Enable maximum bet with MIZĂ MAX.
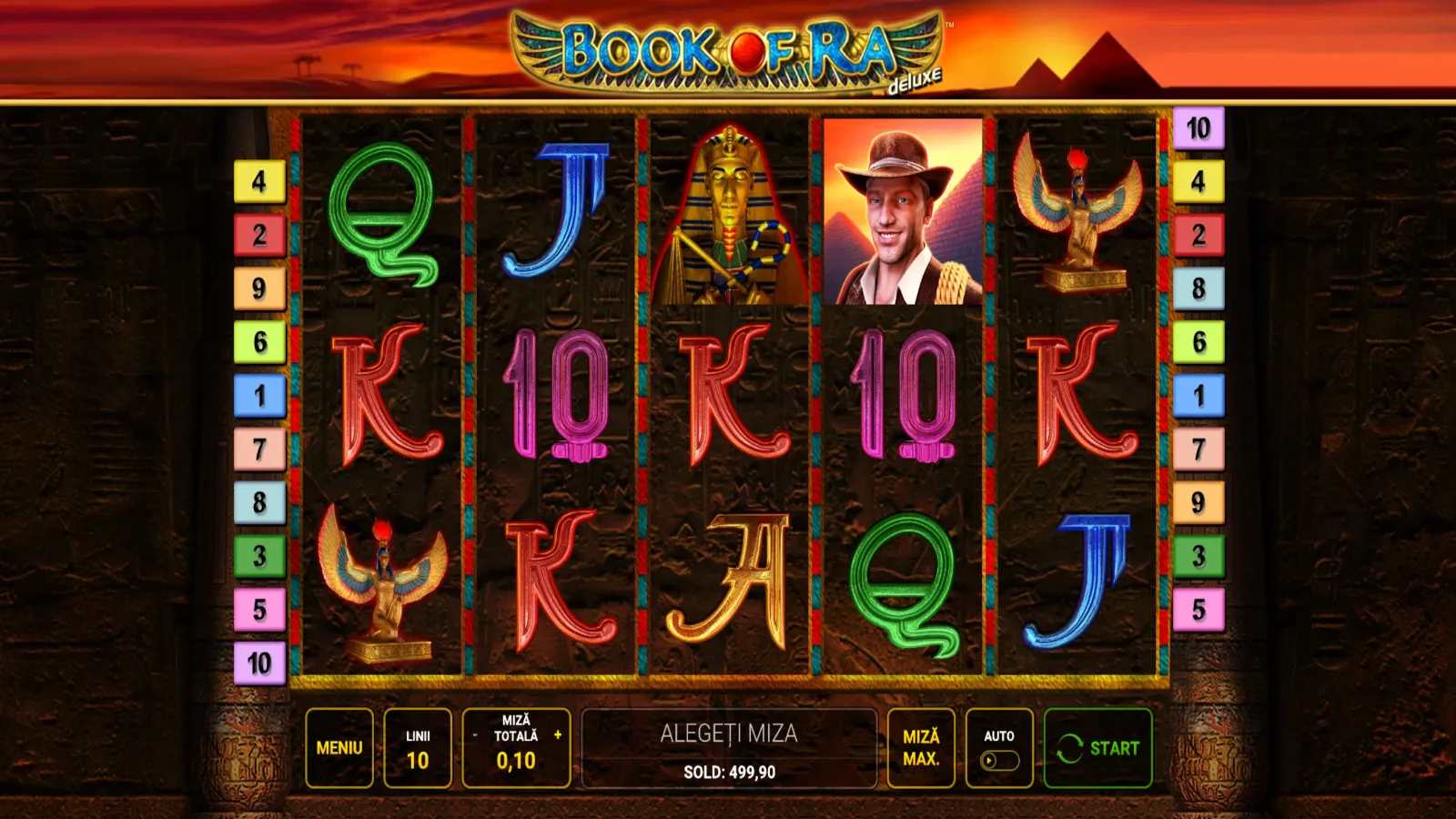The width and height of the screenshot is (1456, 819). [920, 747]
